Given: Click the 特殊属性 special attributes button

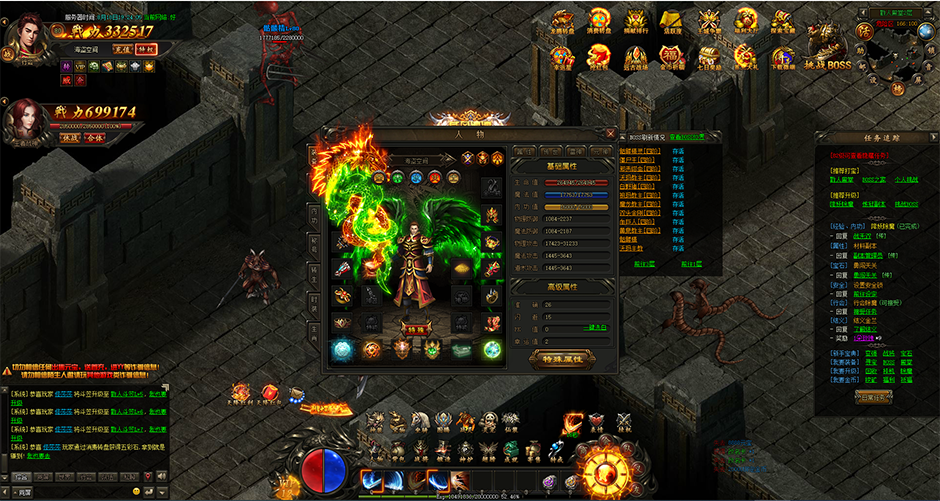Looking at the screenshot, I should click(559, 358).
